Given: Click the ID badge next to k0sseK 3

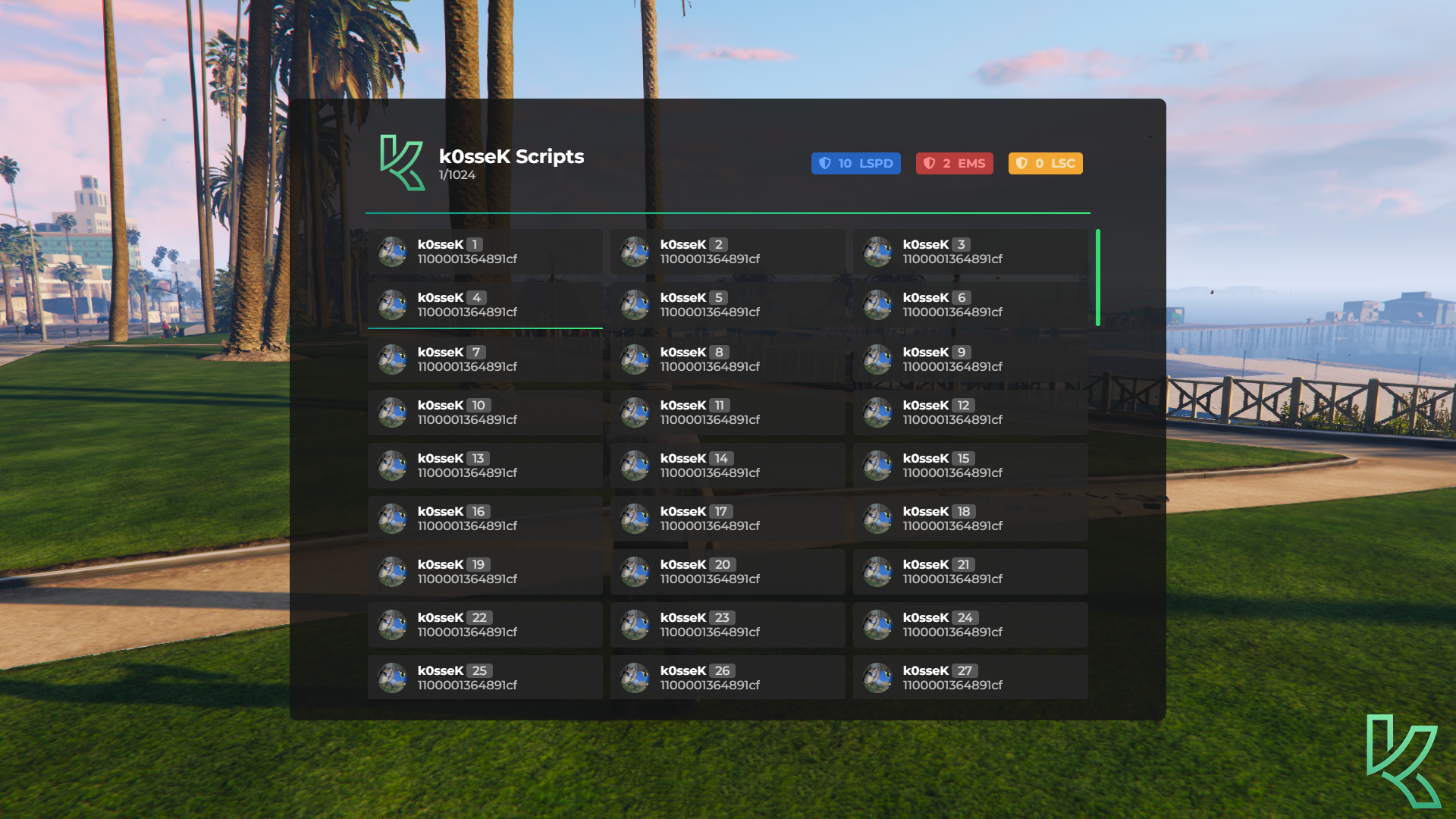Looking at the screenshot, I should coord(960,244).
